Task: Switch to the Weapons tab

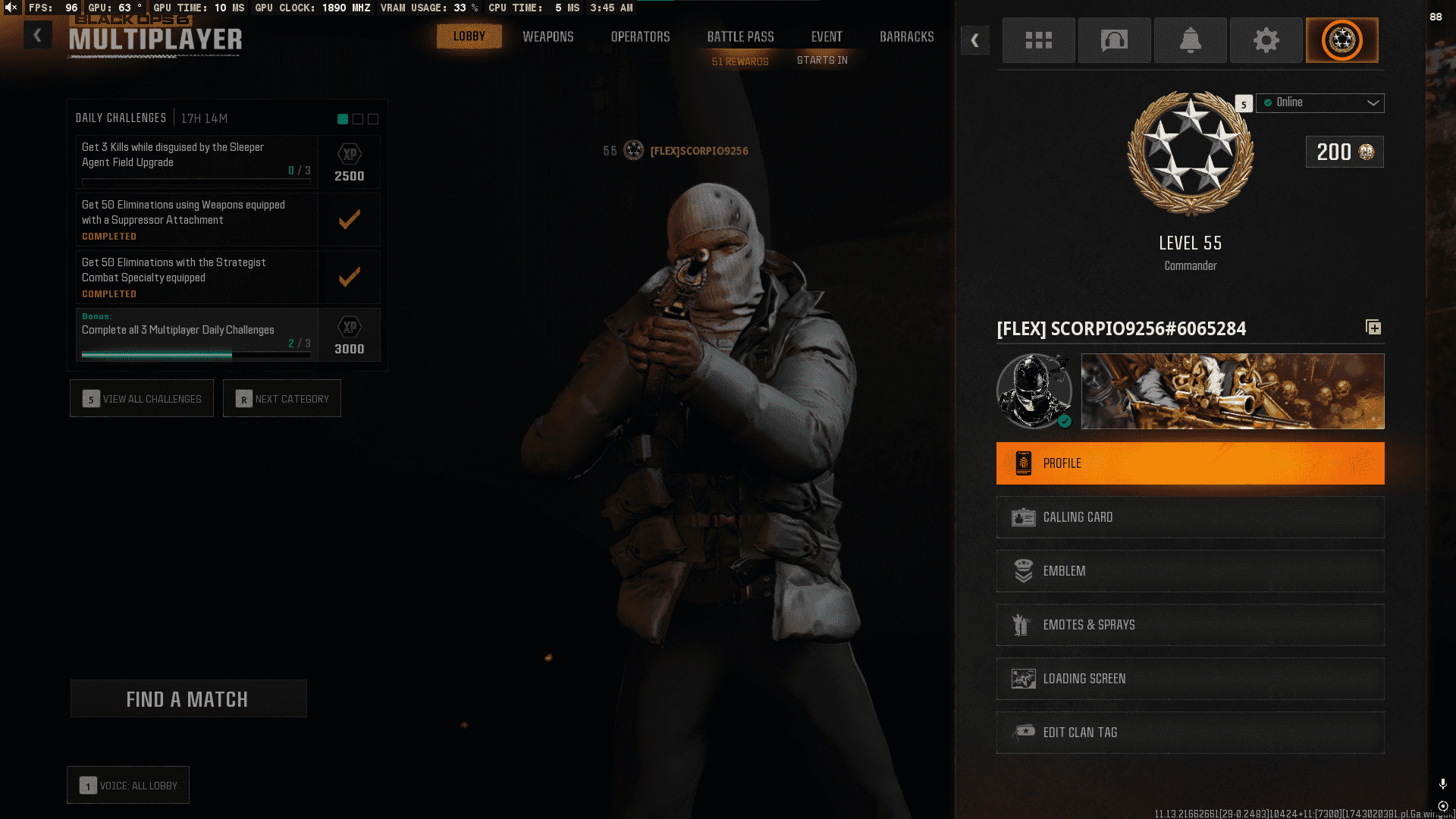Action: coord(548,36)
